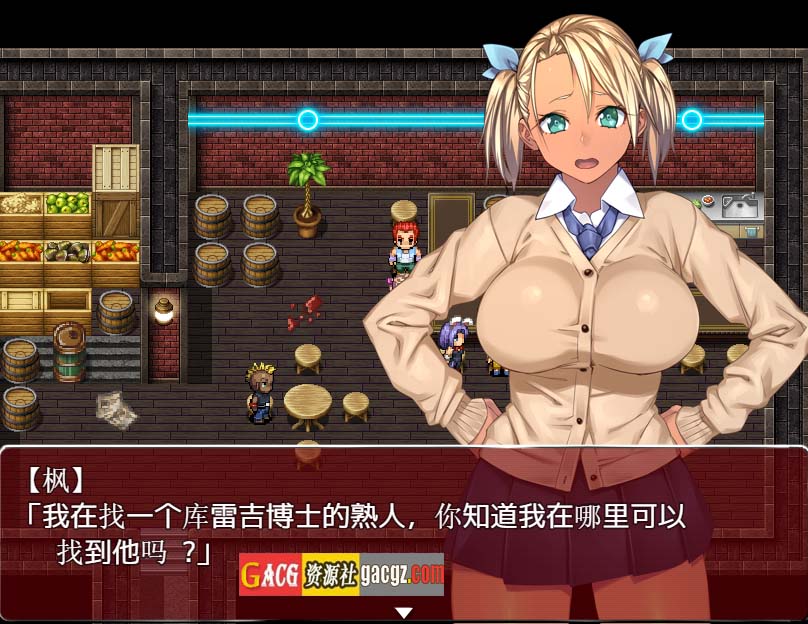Click the GACG gacgz.com watermark banner
Screen dimensions: 808x624
pyautogui.click(x=341, y=574)
